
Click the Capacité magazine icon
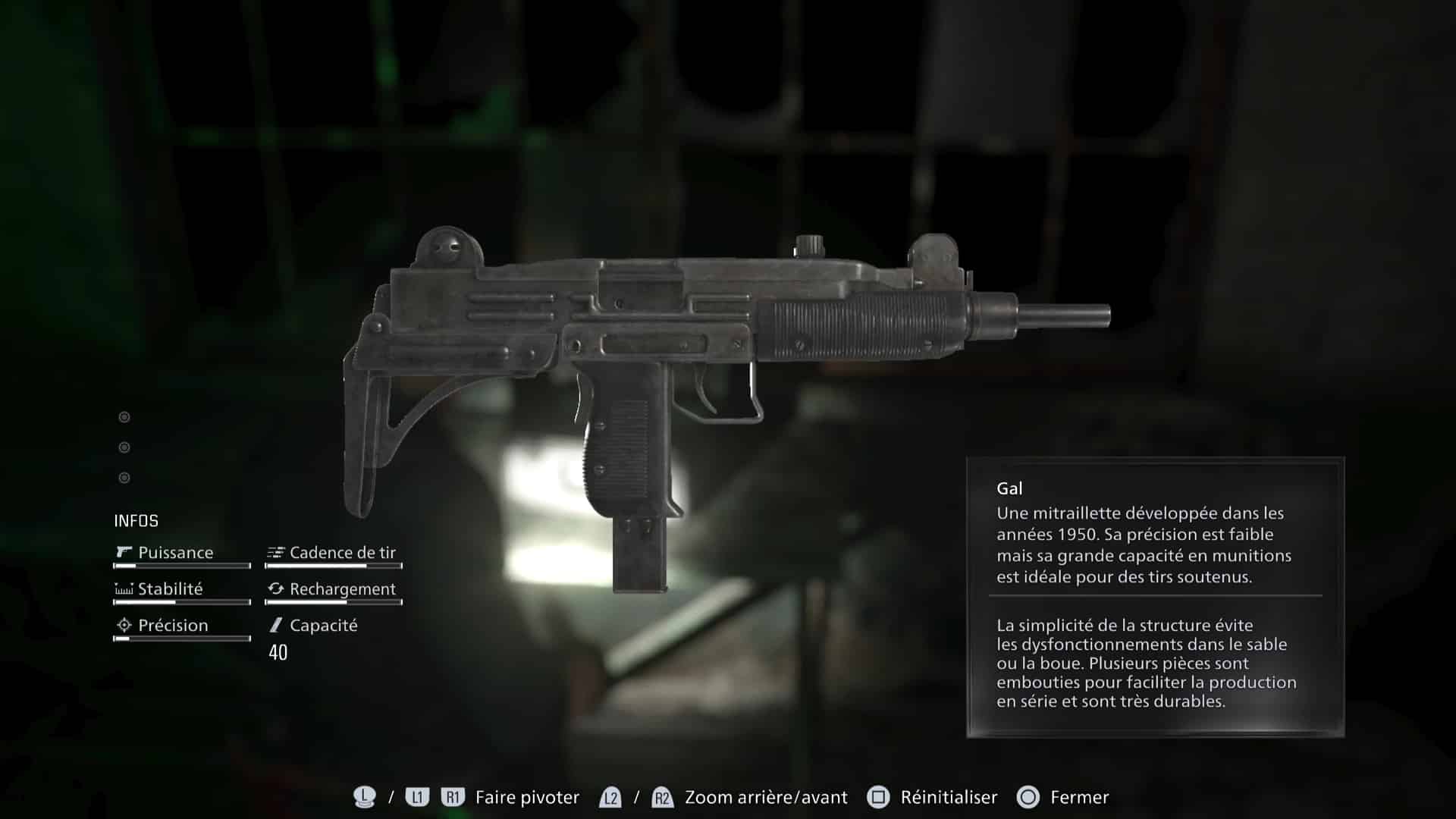click(x=275, y=625)
